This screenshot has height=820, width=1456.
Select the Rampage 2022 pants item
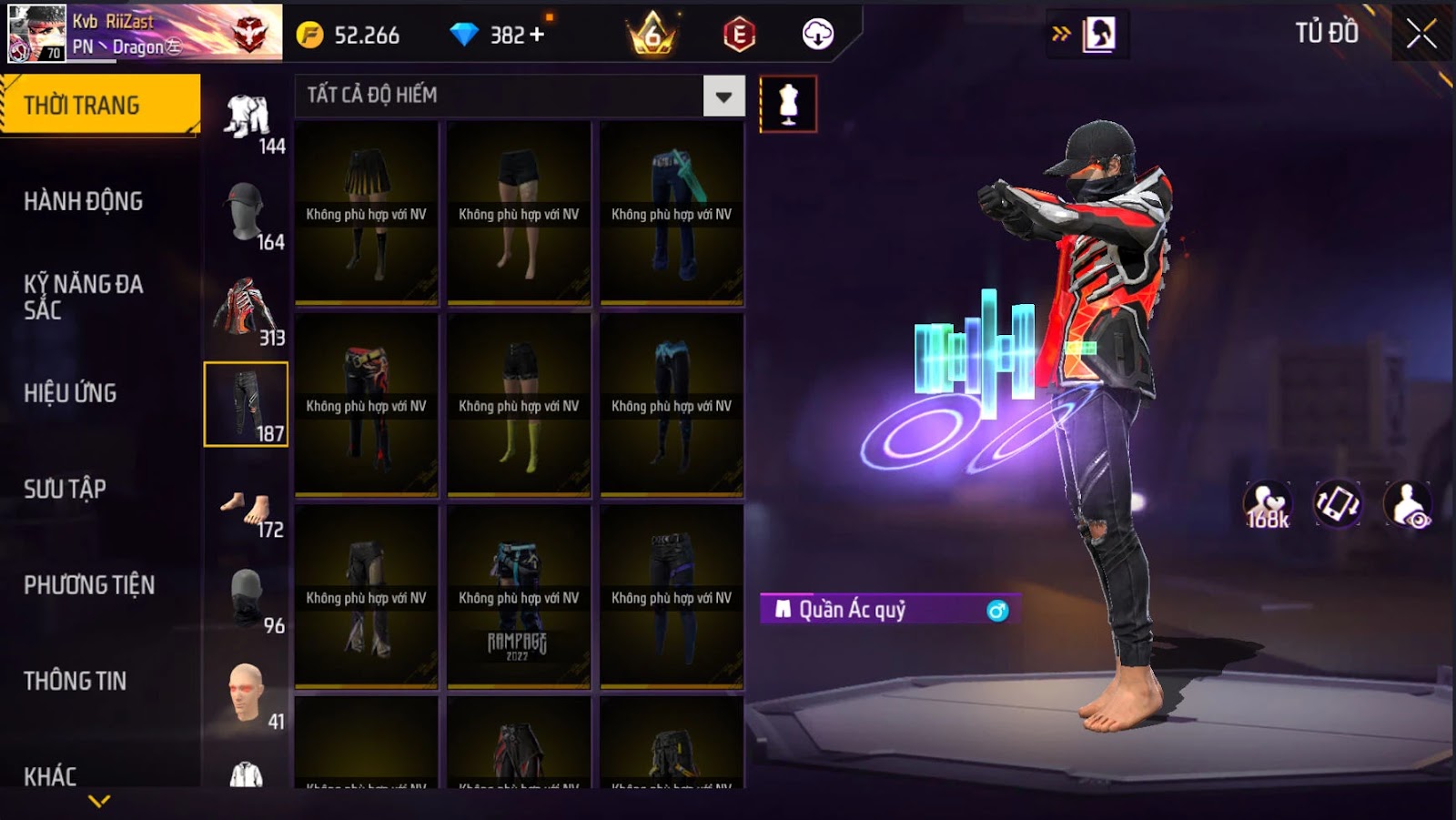coord(519,596)
